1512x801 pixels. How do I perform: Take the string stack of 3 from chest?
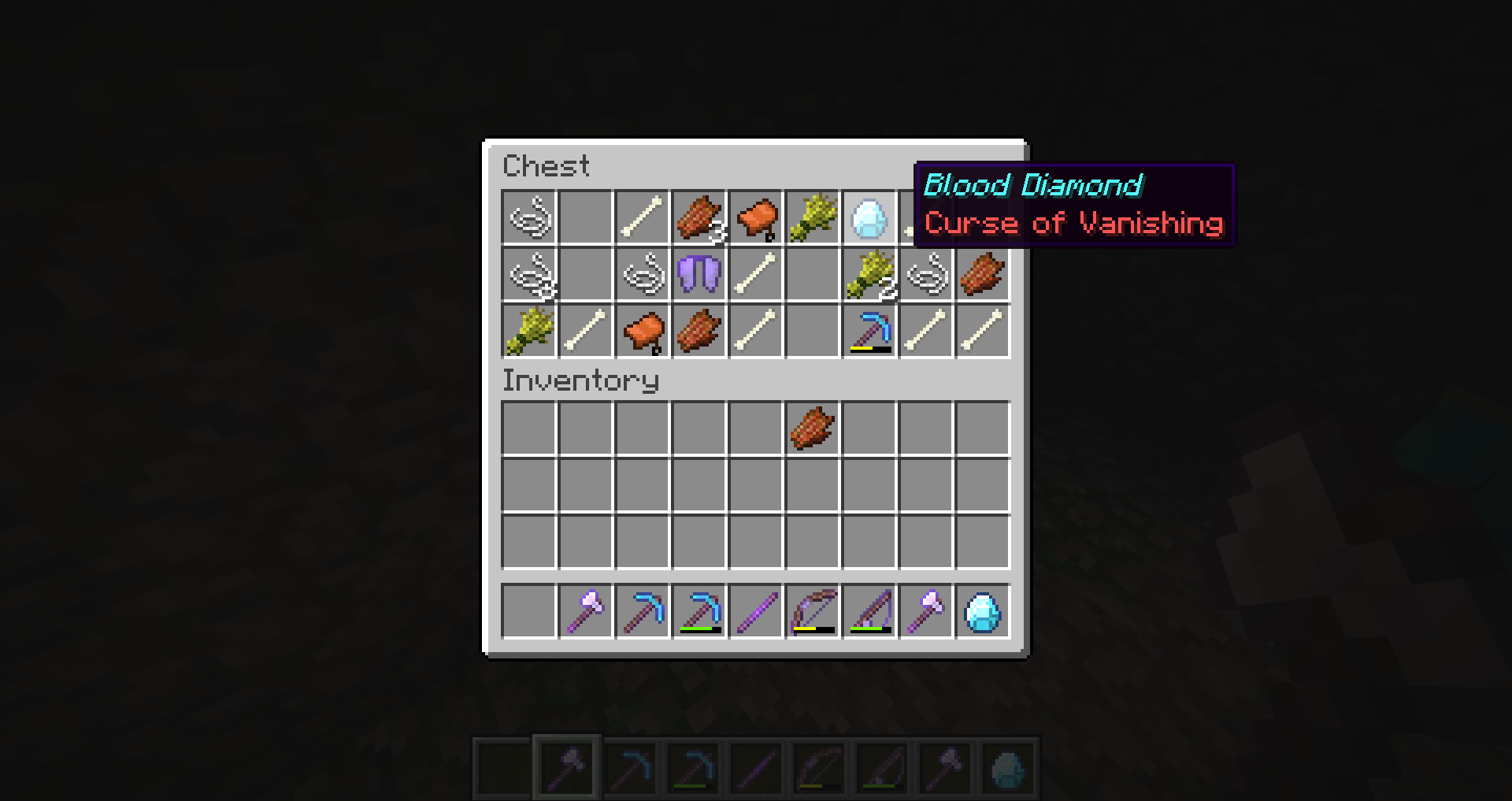tap(698, 218)
